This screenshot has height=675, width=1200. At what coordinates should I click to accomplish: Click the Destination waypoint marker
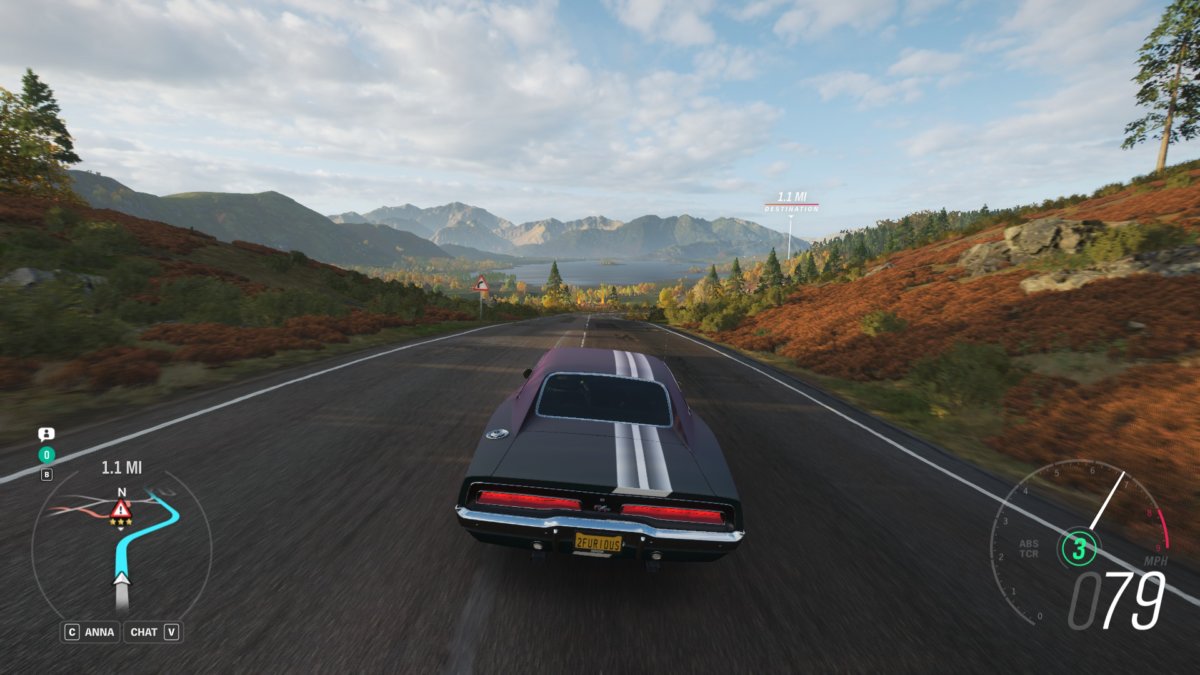[x=791, y=202]
